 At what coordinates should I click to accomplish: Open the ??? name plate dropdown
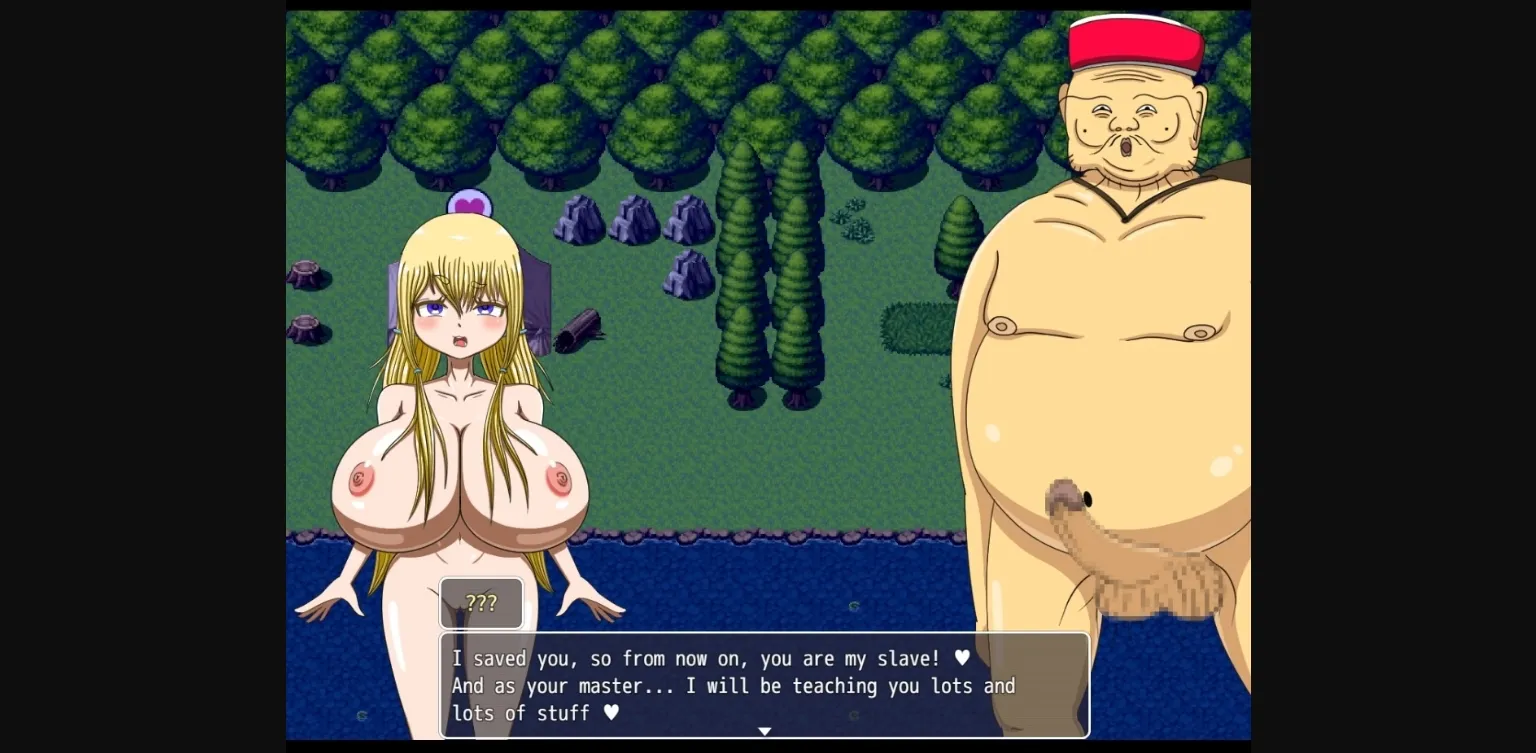pyautogui.click(x=481, y=603)
